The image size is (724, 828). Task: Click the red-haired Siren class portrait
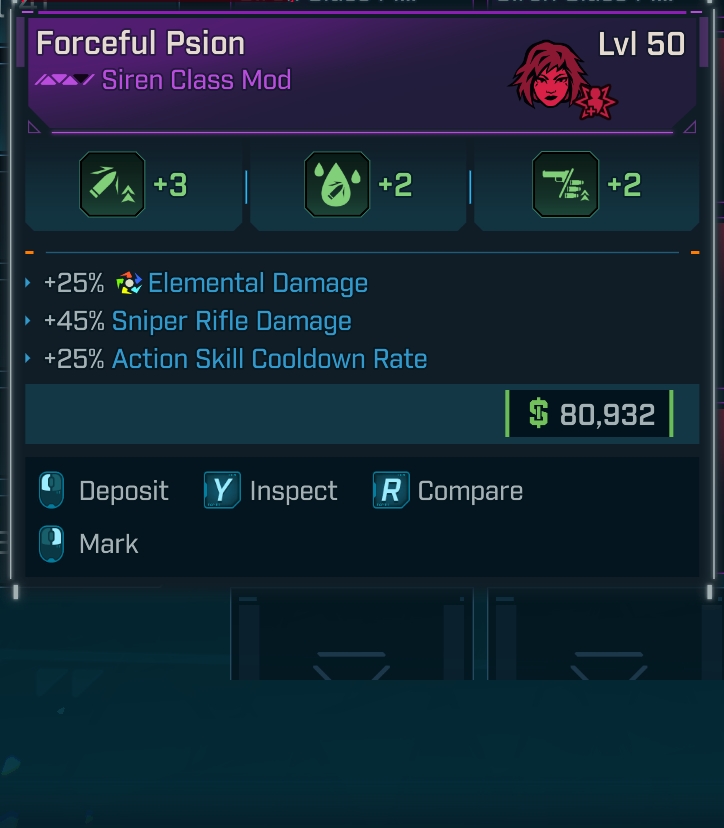[x=548, y=76]
